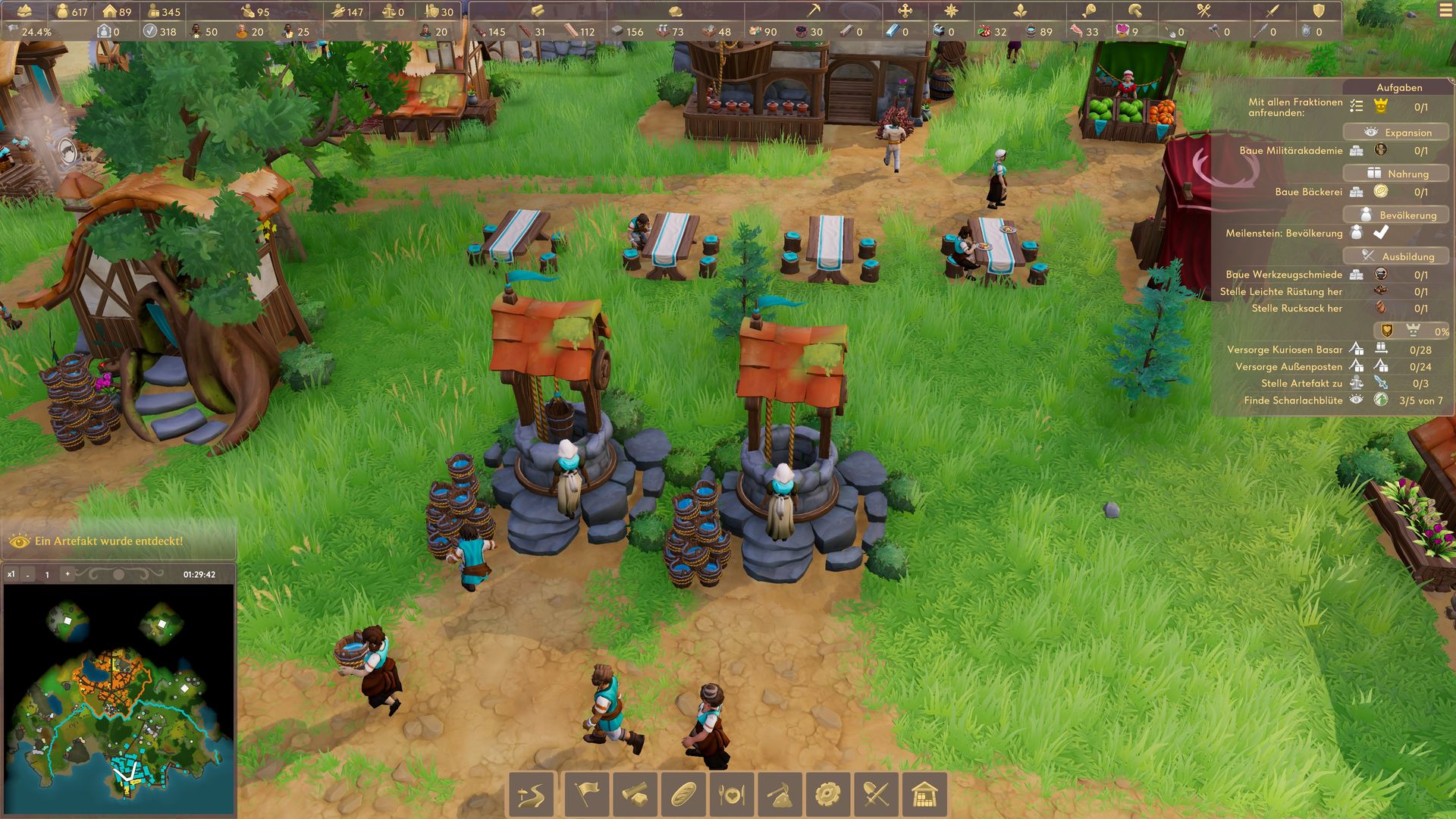Image resolution: width=1456 pixels, height=819 pixels.
Task: Increase game speed with the plus button
Action: pos(67,574)
